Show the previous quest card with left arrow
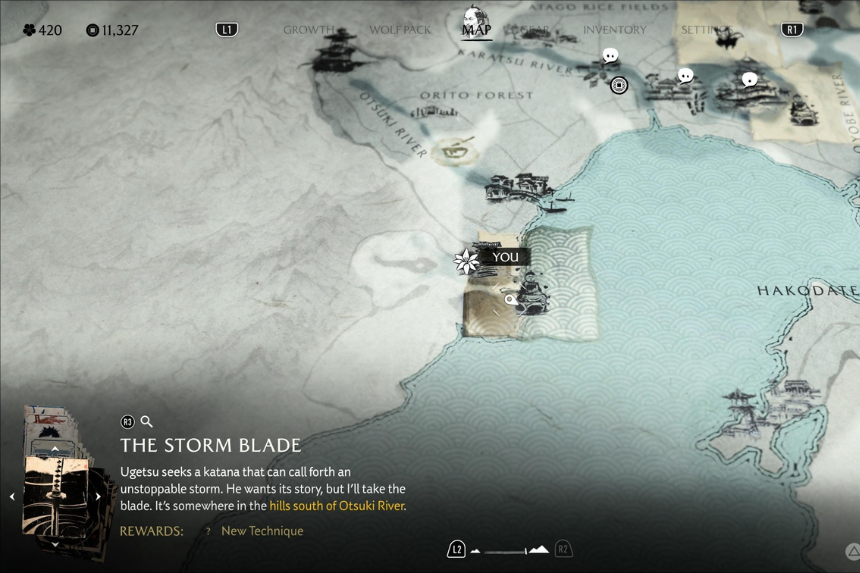The height and width of the screenshot is (573, 860). coord(12,496)
